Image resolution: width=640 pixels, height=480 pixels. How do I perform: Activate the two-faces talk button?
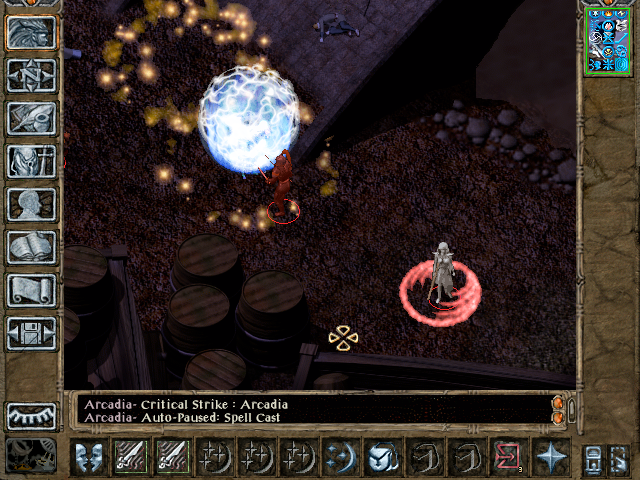point(90,457)
